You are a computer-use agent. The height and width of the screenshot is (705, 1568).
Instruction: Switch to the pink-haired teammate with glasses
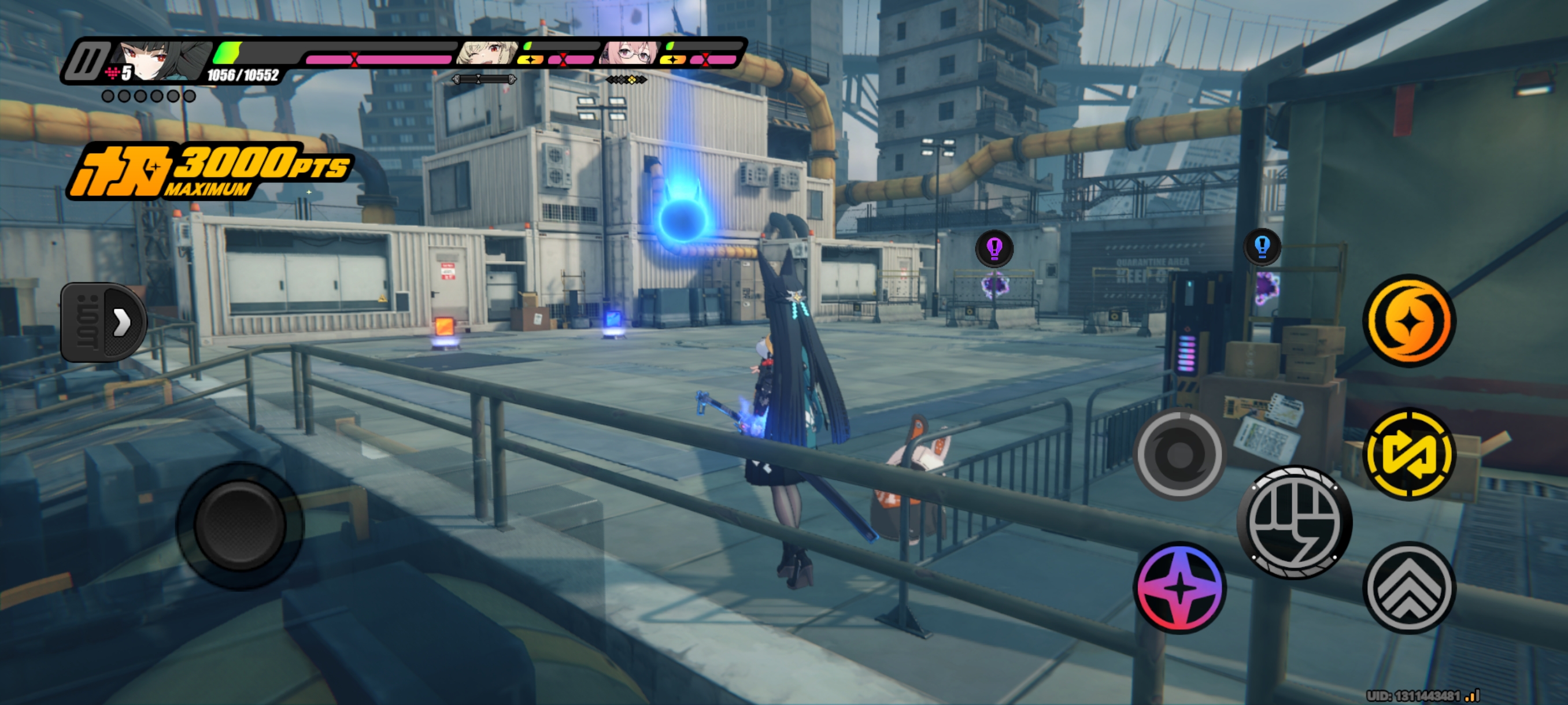(x=629, y=54)
